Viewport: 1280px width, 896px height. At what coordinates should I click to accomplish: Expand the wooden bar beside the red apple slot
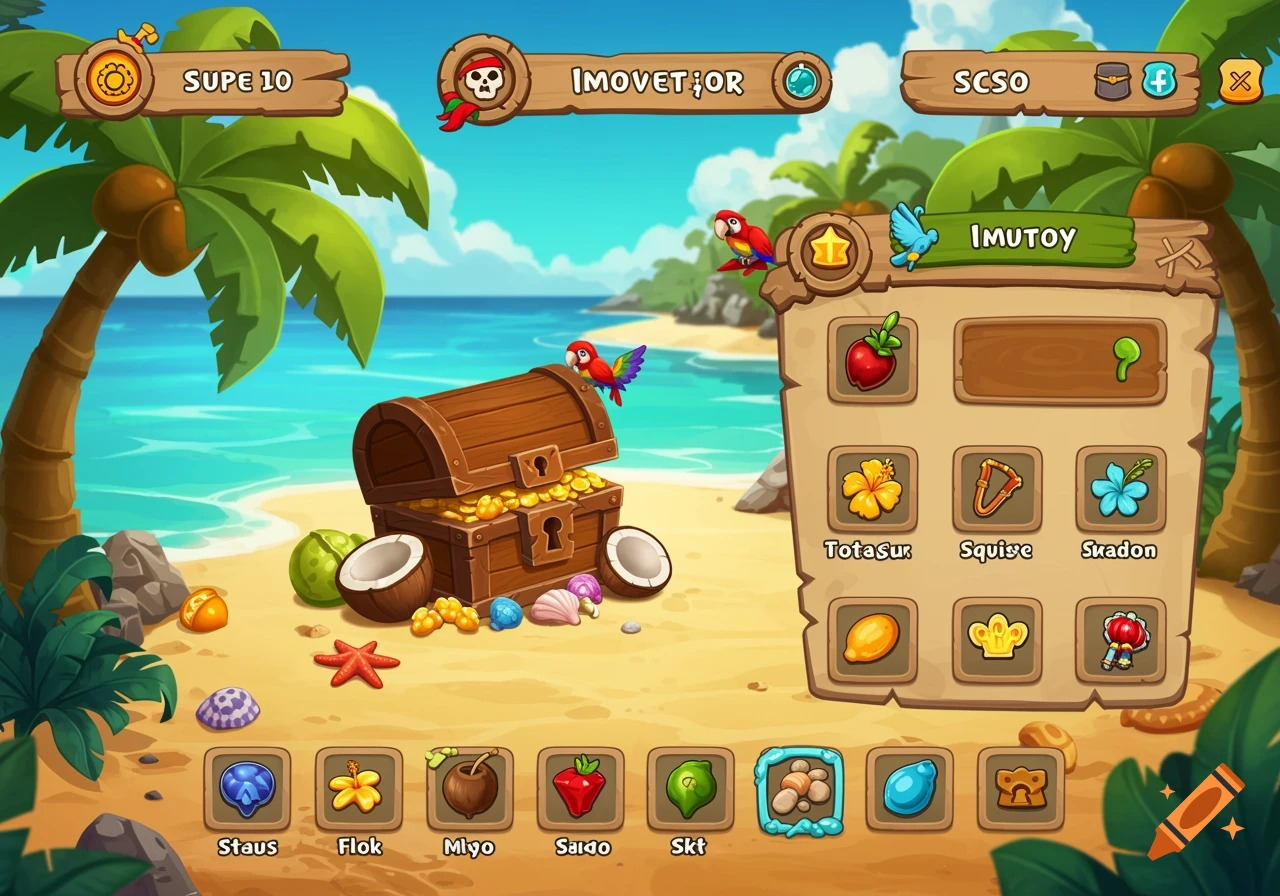[x=1060, y=361]
